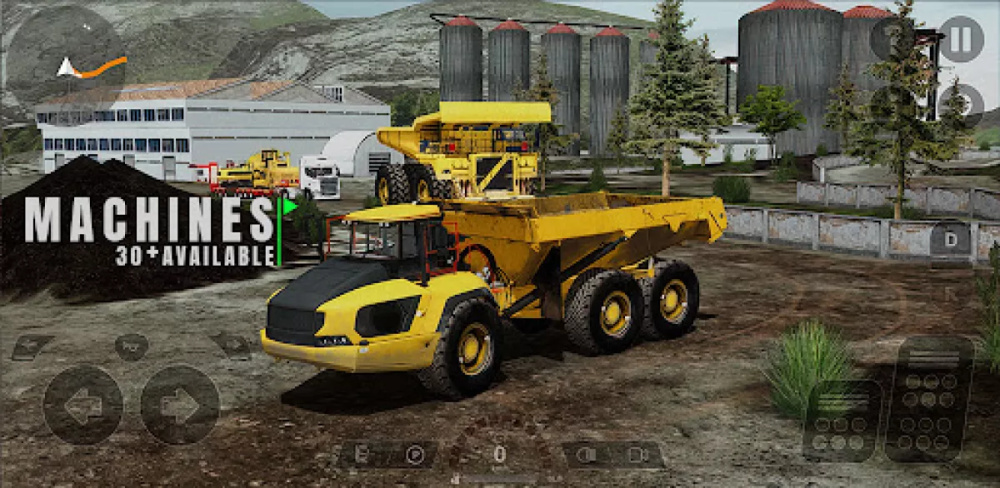Step on the brake pedal
Screen dimensions: 1000x488
pyautogui.click(x=842, y=420)
